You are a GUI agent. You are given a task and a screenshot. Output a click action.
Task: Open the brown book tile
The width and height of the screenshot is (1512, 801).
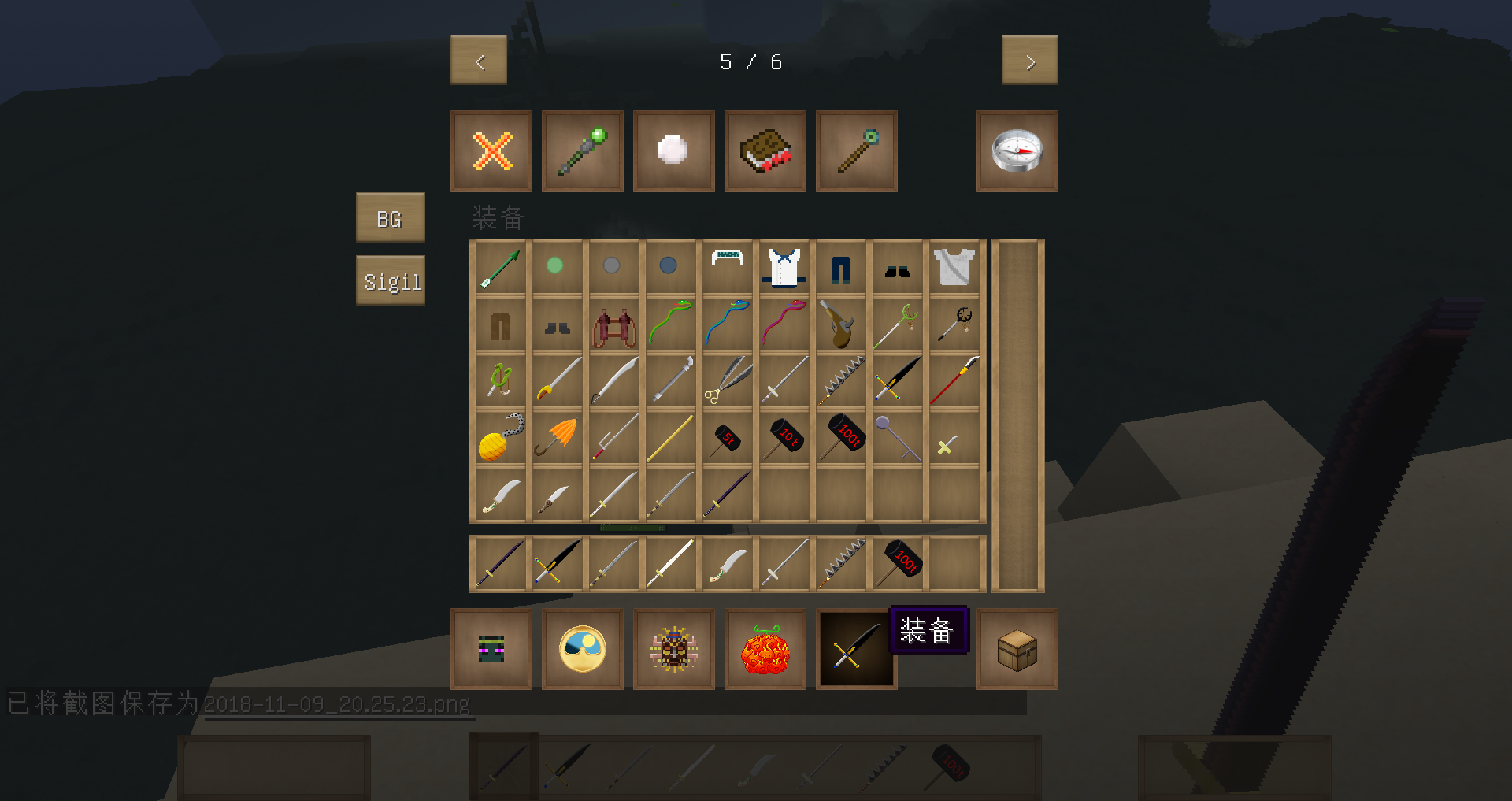click(x=765, y=151)
